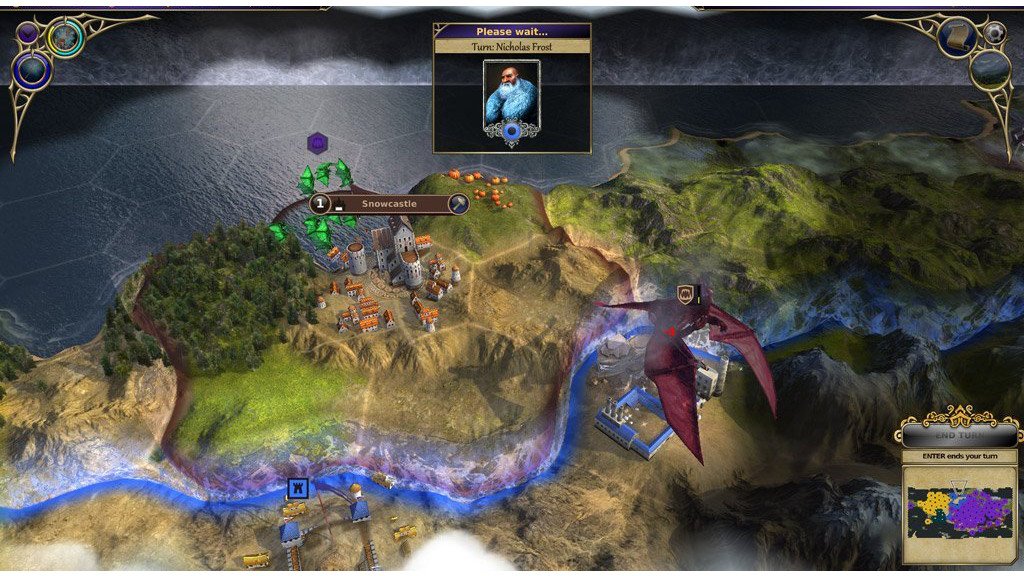Click the small purple gem orb
This screenshot has width=1024, height=576.
pos(28,33)
